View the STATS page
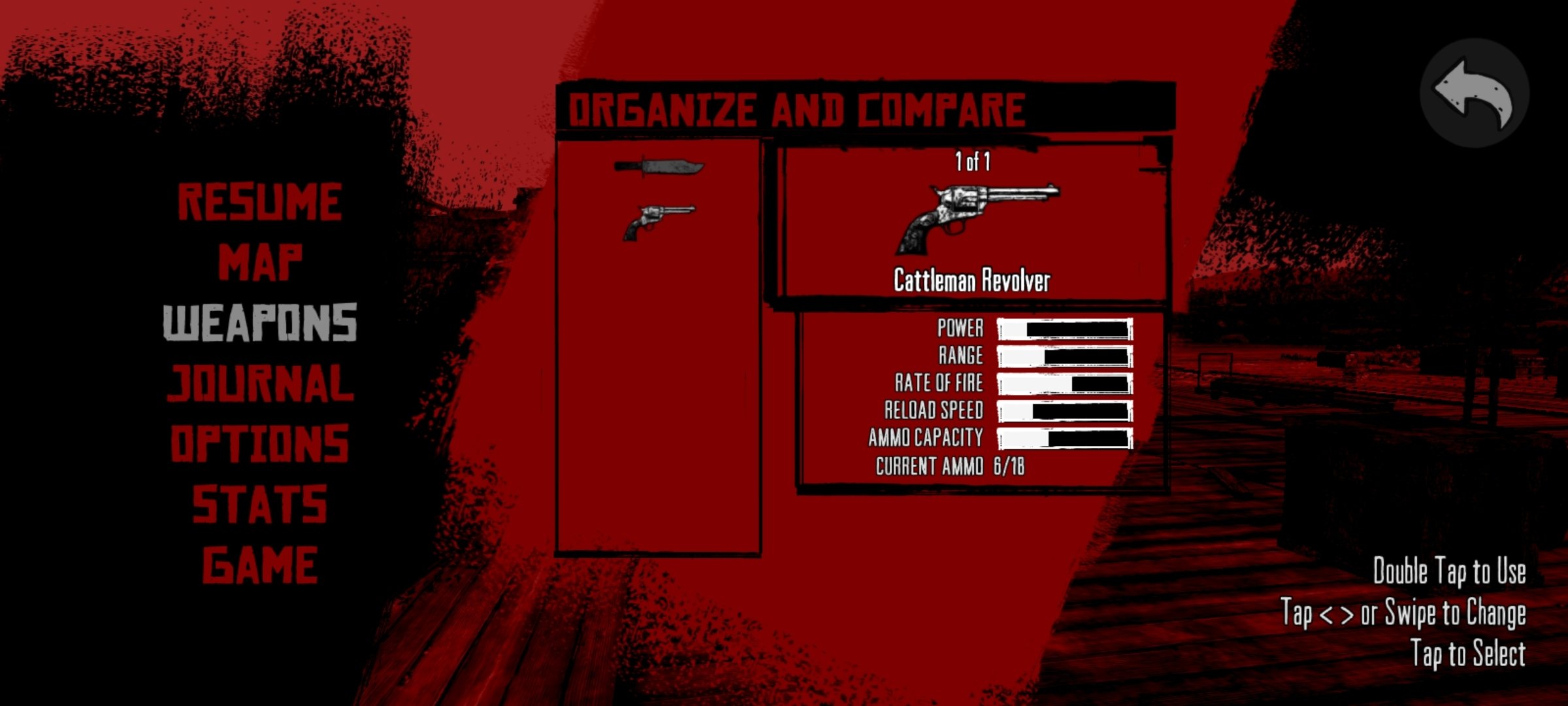The width and height of the screenshot is (1568, 706). [x=260, y=502]
